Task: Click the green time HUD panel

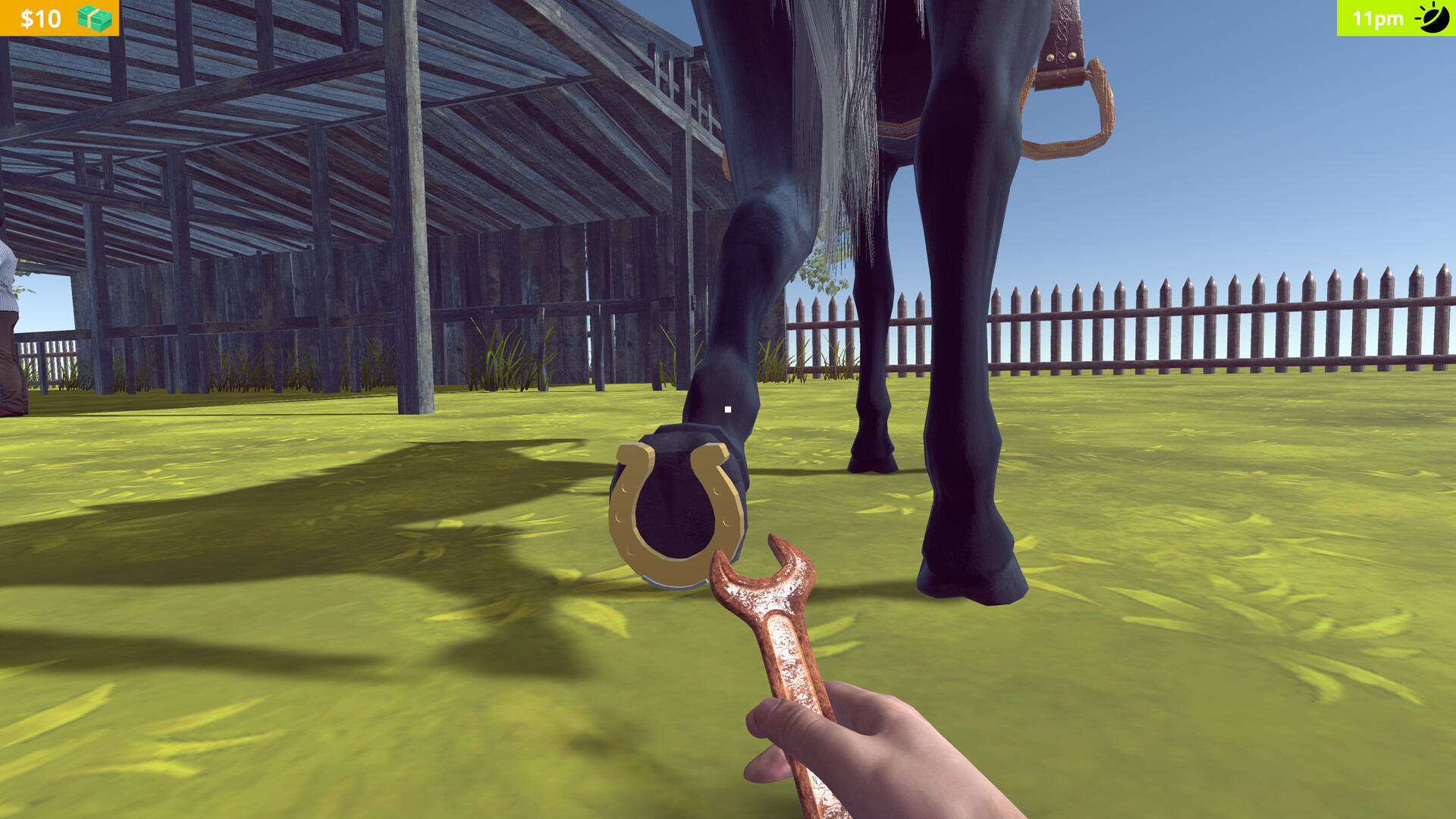Action: click(1395, 18)
